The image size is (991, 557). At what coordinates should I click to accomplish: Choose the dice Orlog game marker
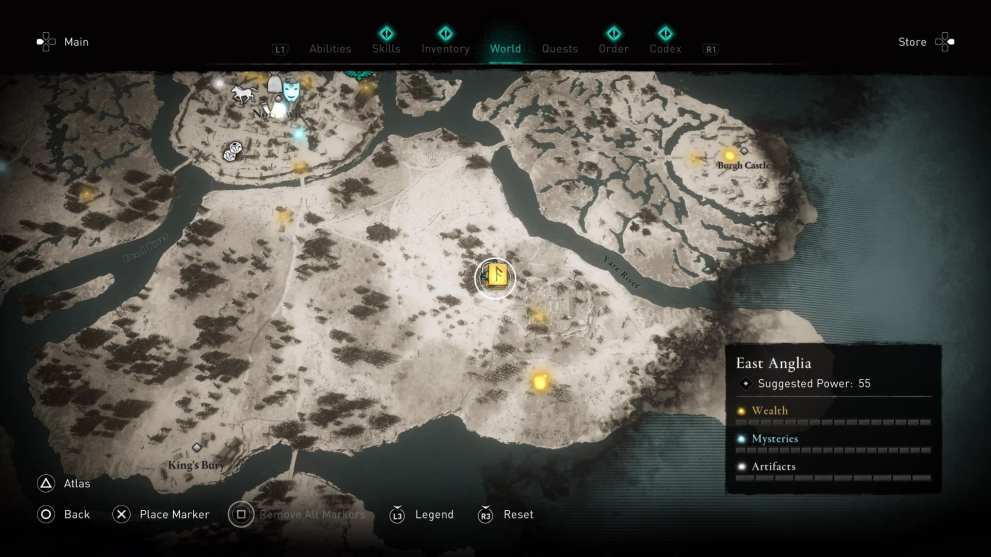click(x=232, y=151)
